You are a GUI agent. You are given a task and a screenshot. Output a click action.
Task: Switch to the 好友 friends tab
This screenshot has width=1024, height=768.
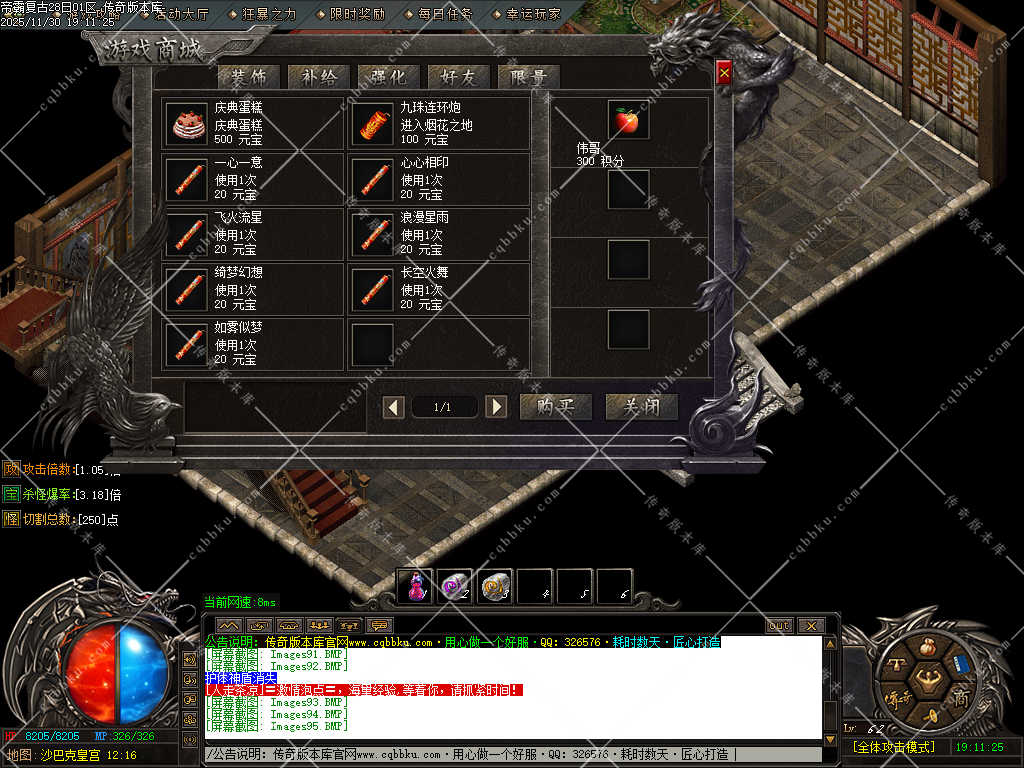pyautogui.click(x=459, y=77)
